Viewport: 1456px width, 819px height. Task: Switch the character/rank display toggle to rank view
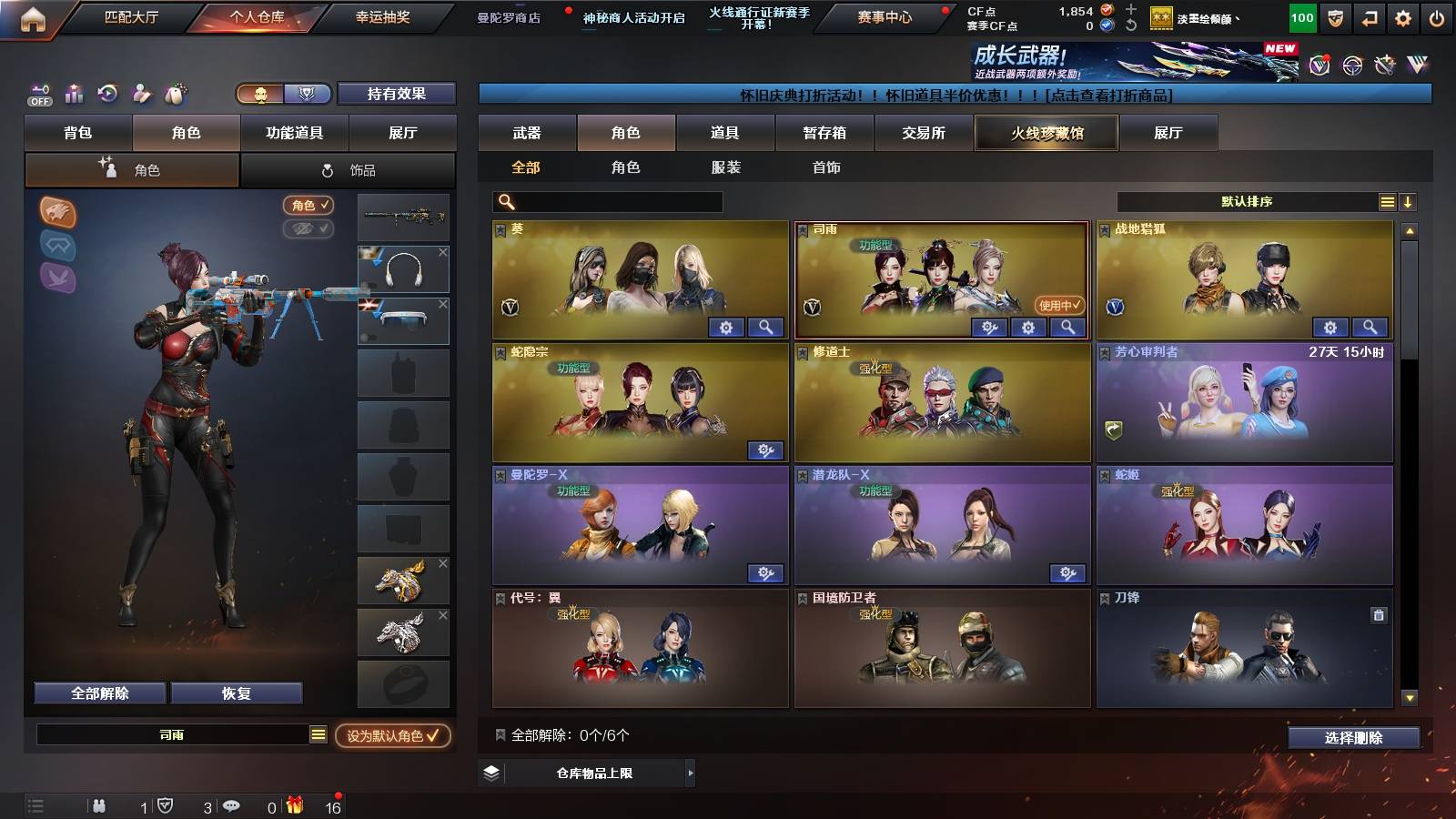[307, 94]
